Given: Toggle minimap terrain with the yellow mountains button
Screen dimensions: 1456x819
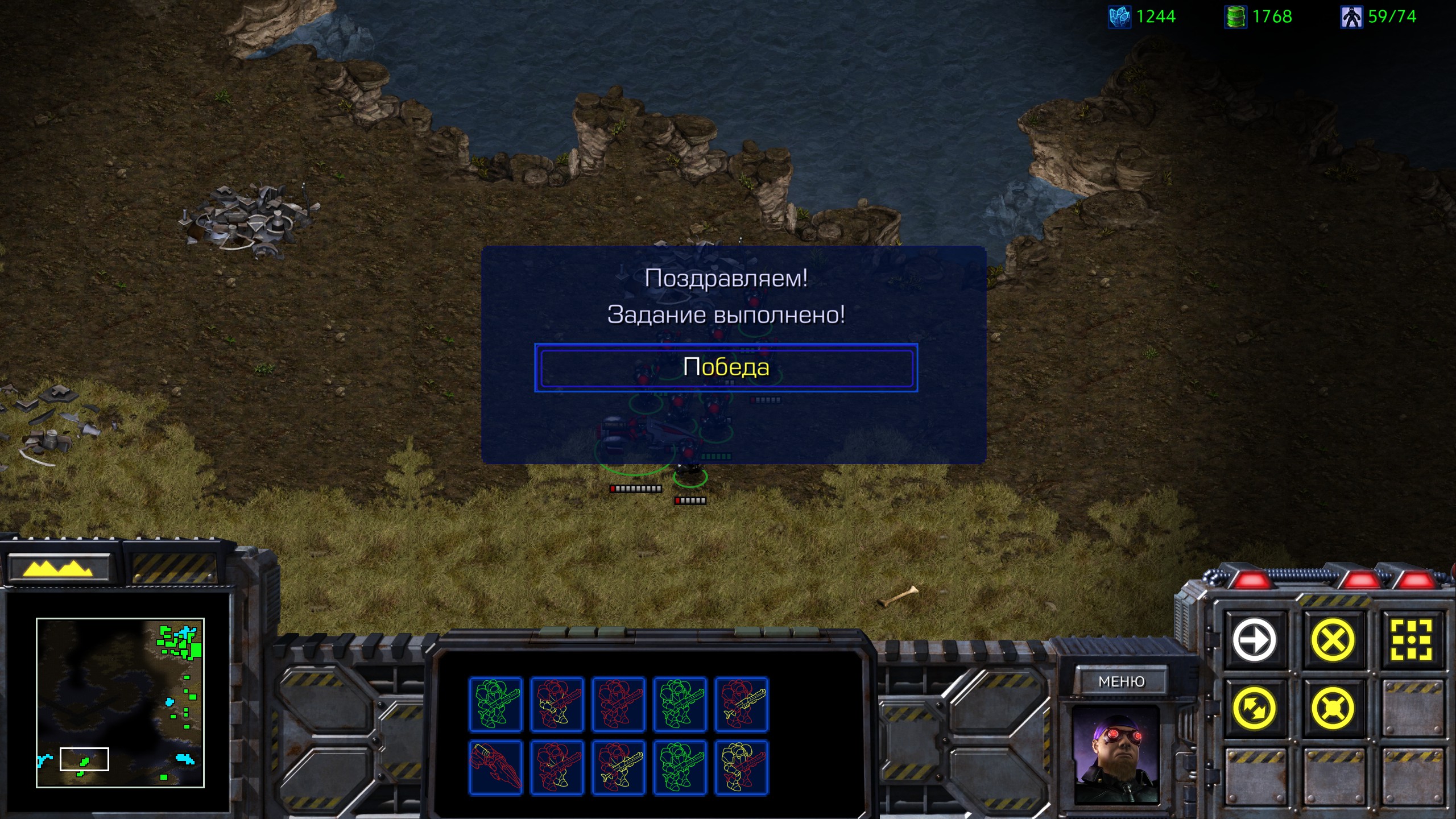Looking at the screenshot, I should (57, 568).
